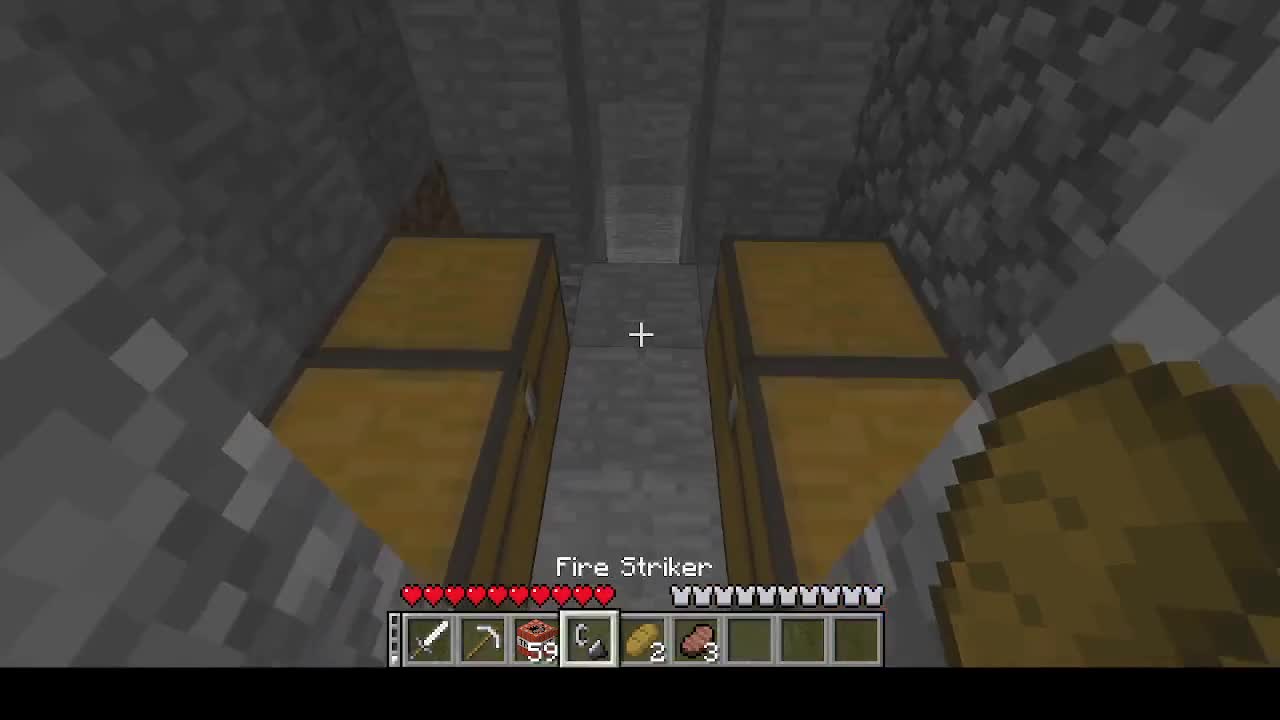The width and height of the screenshot is (1280, 720).
Task: Select the pickaxe in the hotbar
Action: point(485,640)
